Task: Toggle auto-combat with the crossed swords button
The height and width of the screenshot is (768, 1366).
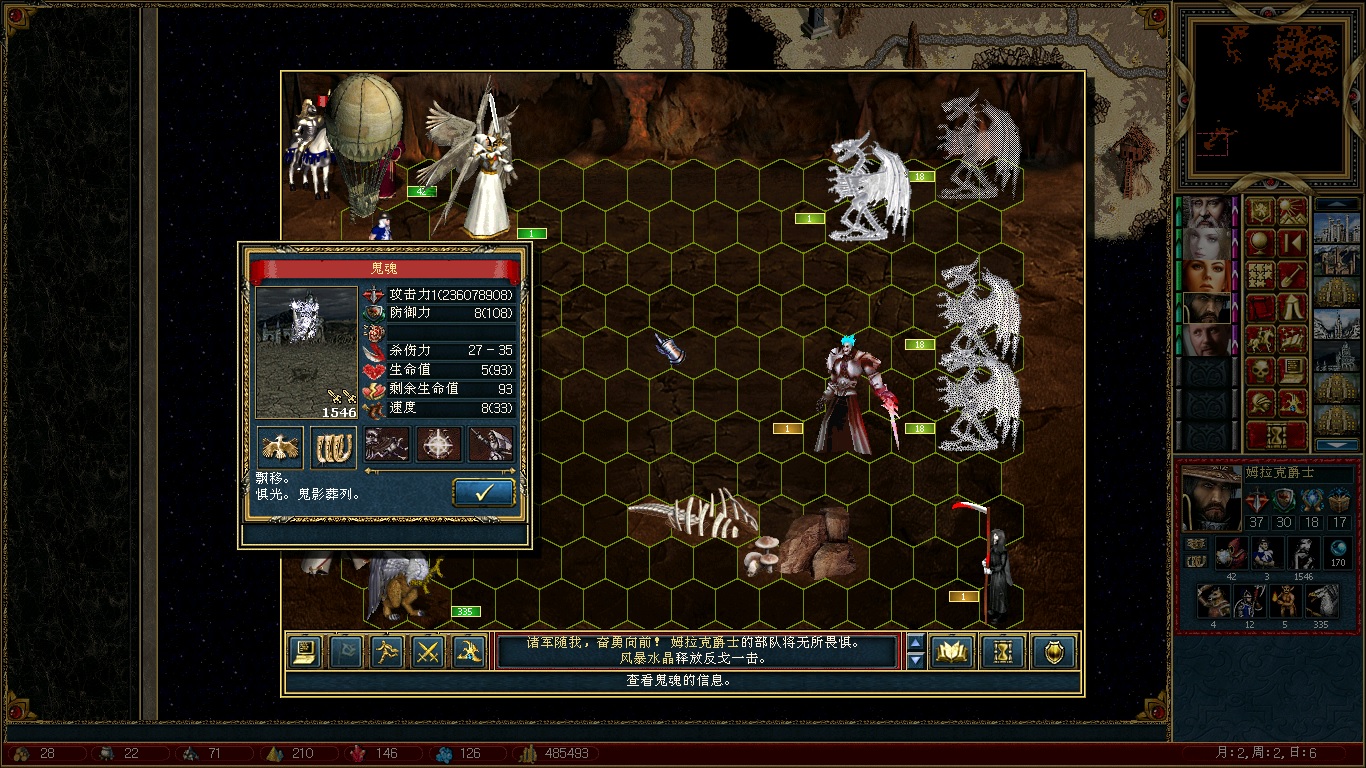Action: click(428, 652)
